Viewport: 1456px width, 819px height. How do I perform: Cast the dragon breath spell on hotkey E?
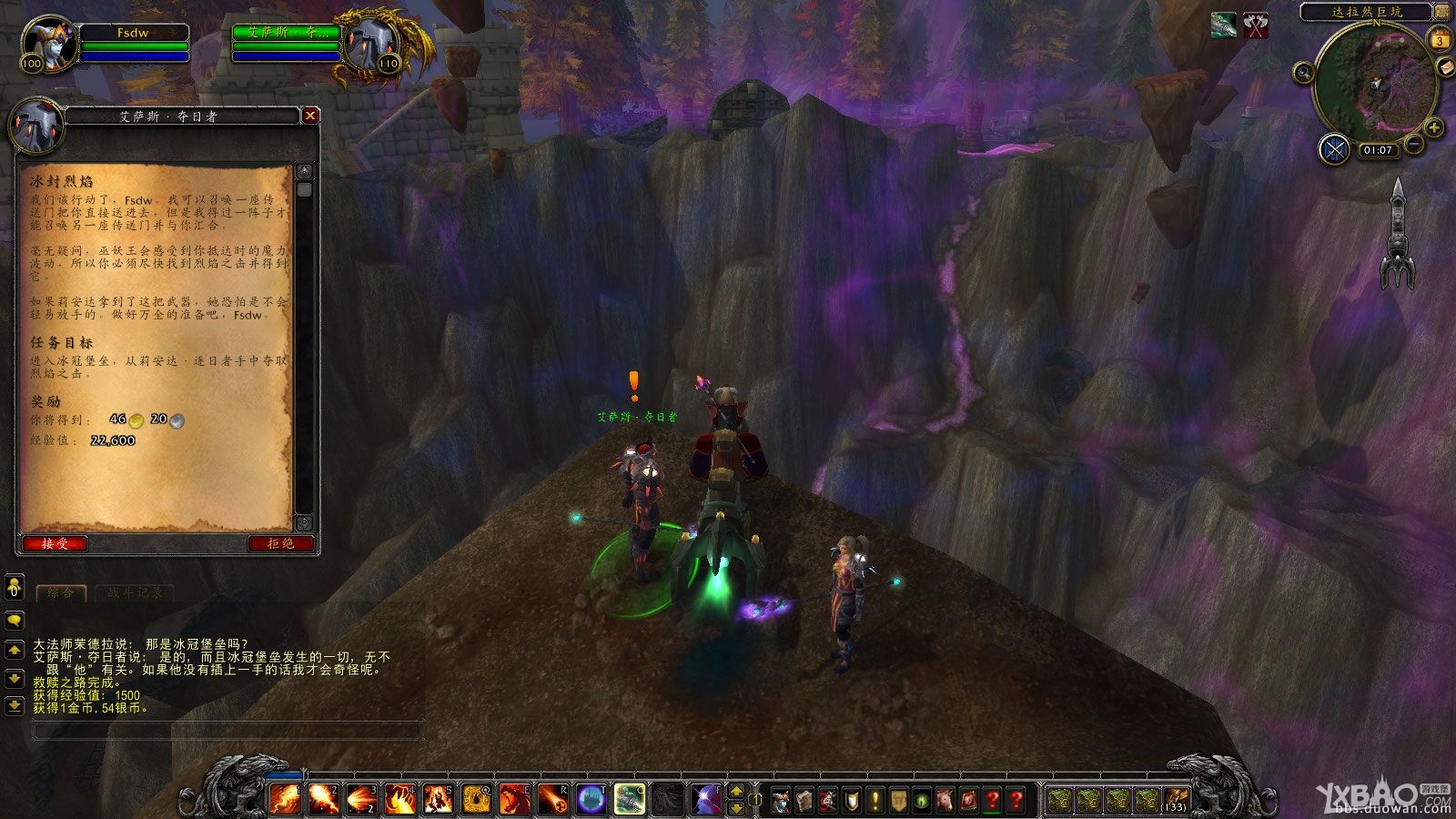(x=514, y=799)
